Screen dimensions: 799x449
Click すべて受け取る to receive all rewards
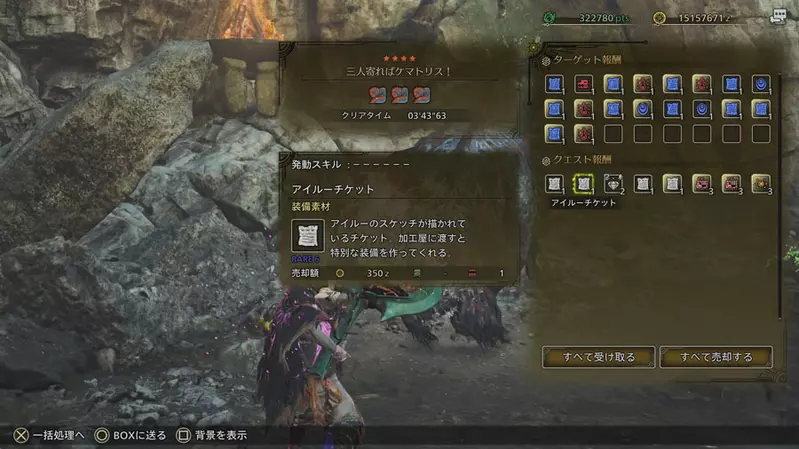point(599,357)
